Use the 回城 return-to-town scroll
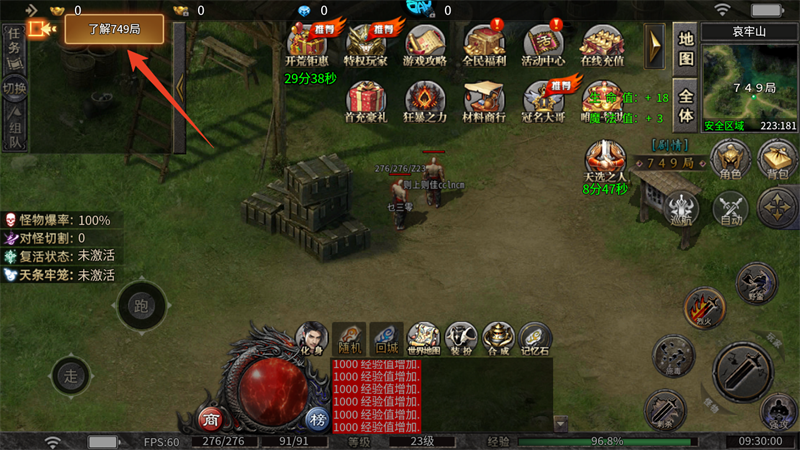 click(385, 338)
